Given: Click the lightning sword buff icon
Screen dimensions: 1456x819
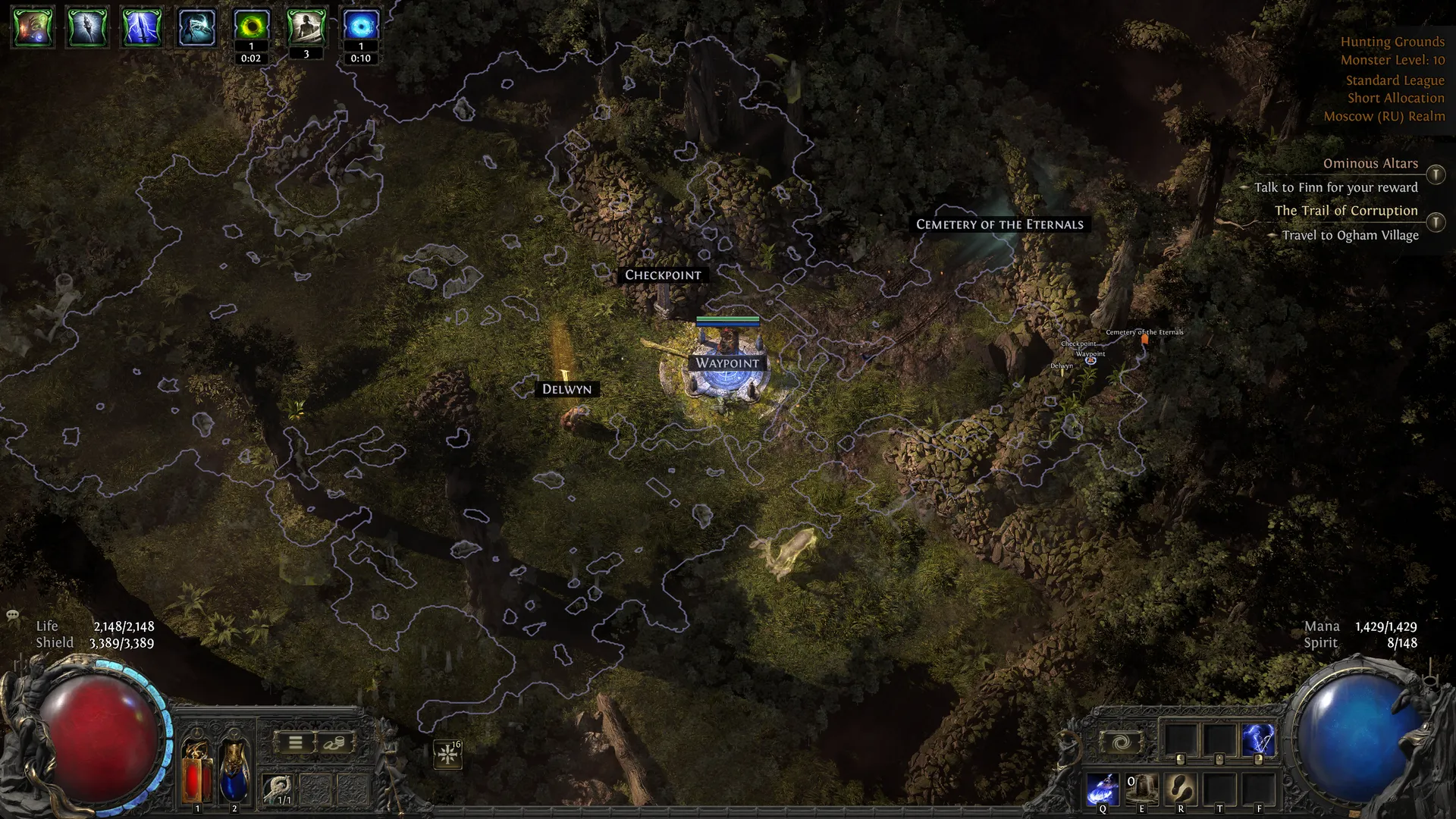Looking at the screenshot, I should (x=142, y=27).
